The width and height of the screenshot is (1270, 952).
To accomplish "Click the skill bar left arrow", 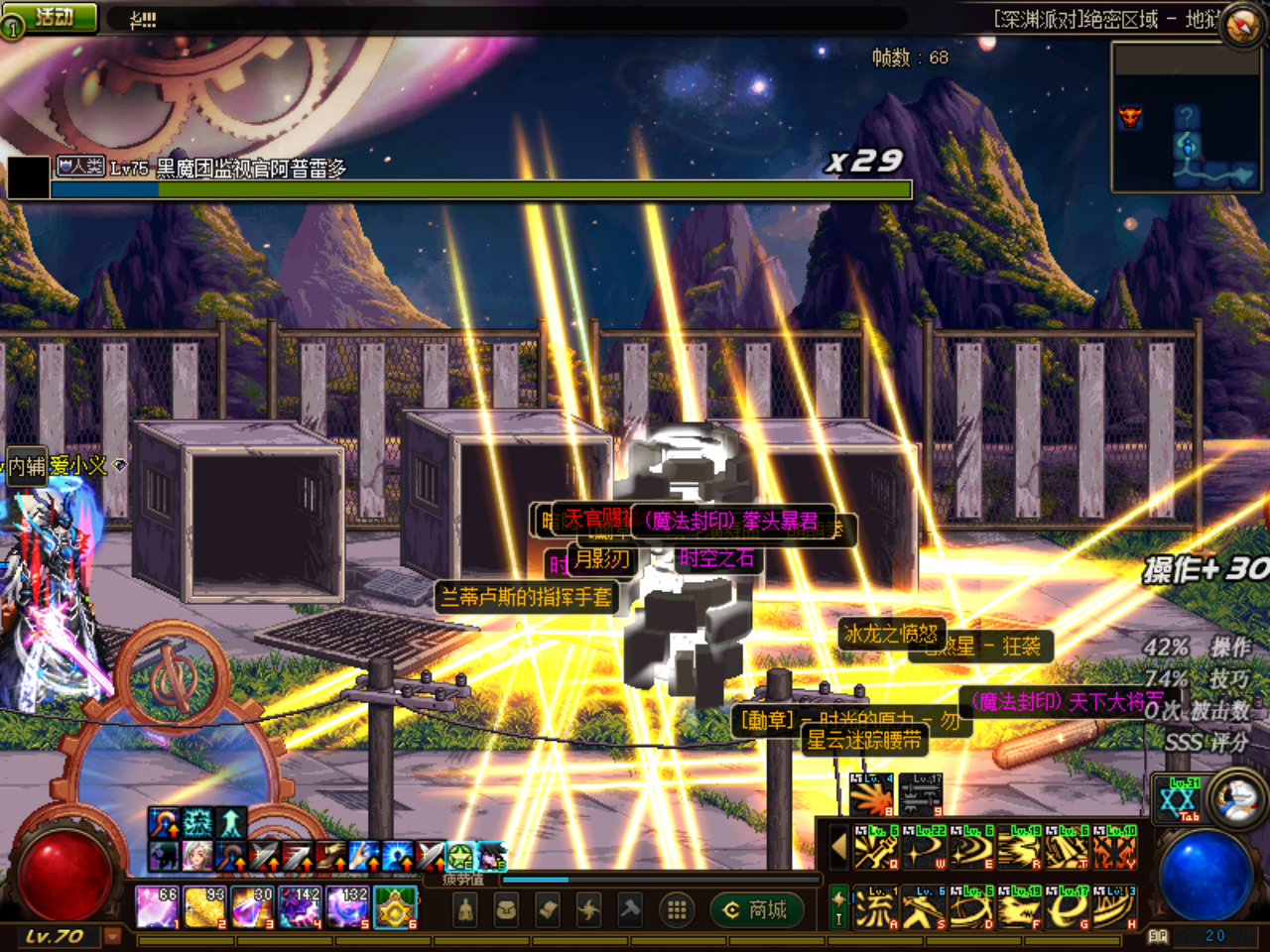I will [838, 848].
